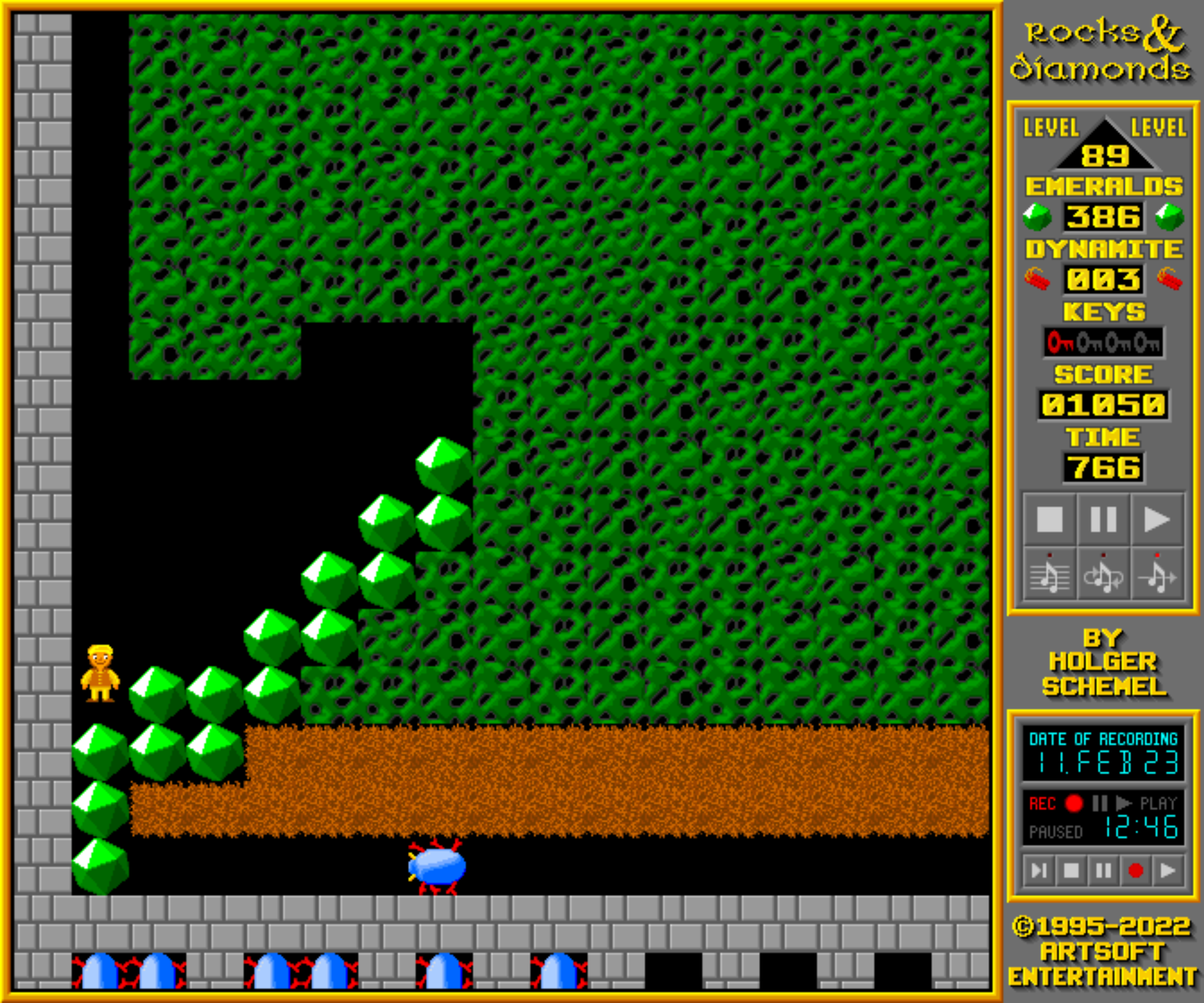
Task: Pause the game with the large pause button
Action: (1103, 520)
